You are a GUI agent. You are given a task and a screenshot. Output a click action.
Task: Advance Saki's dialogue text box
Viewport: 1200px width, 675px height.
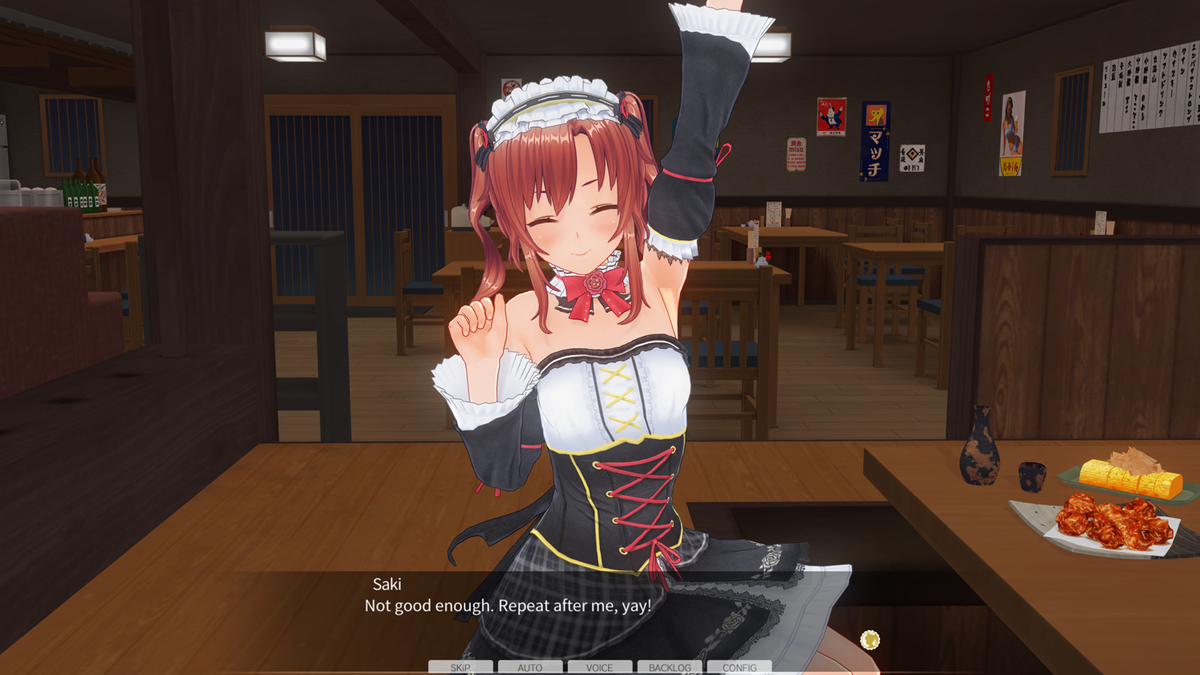(600, 610)
